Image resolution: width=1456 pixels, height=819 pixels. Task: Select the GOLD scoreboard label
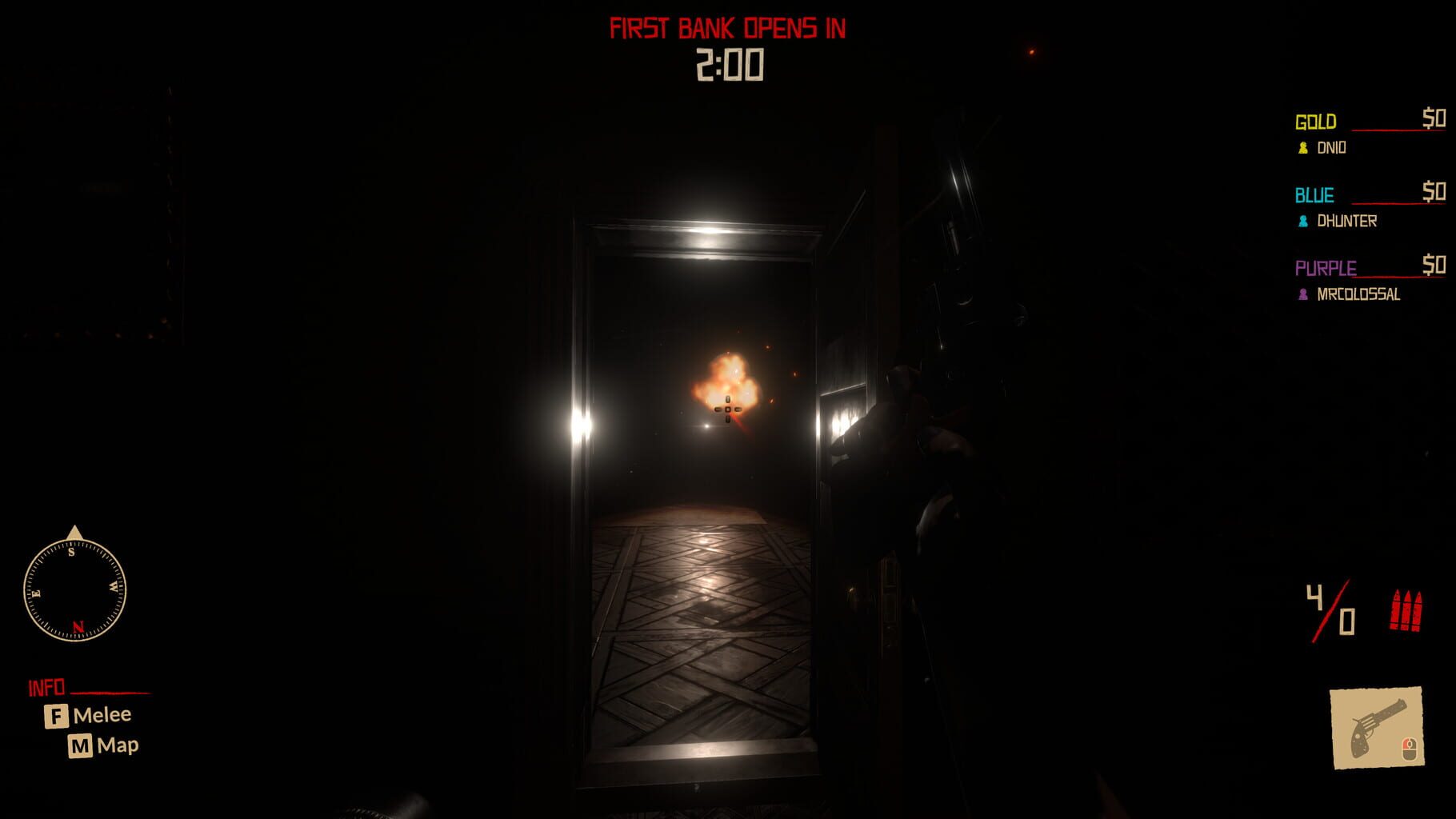[1314, 122]
